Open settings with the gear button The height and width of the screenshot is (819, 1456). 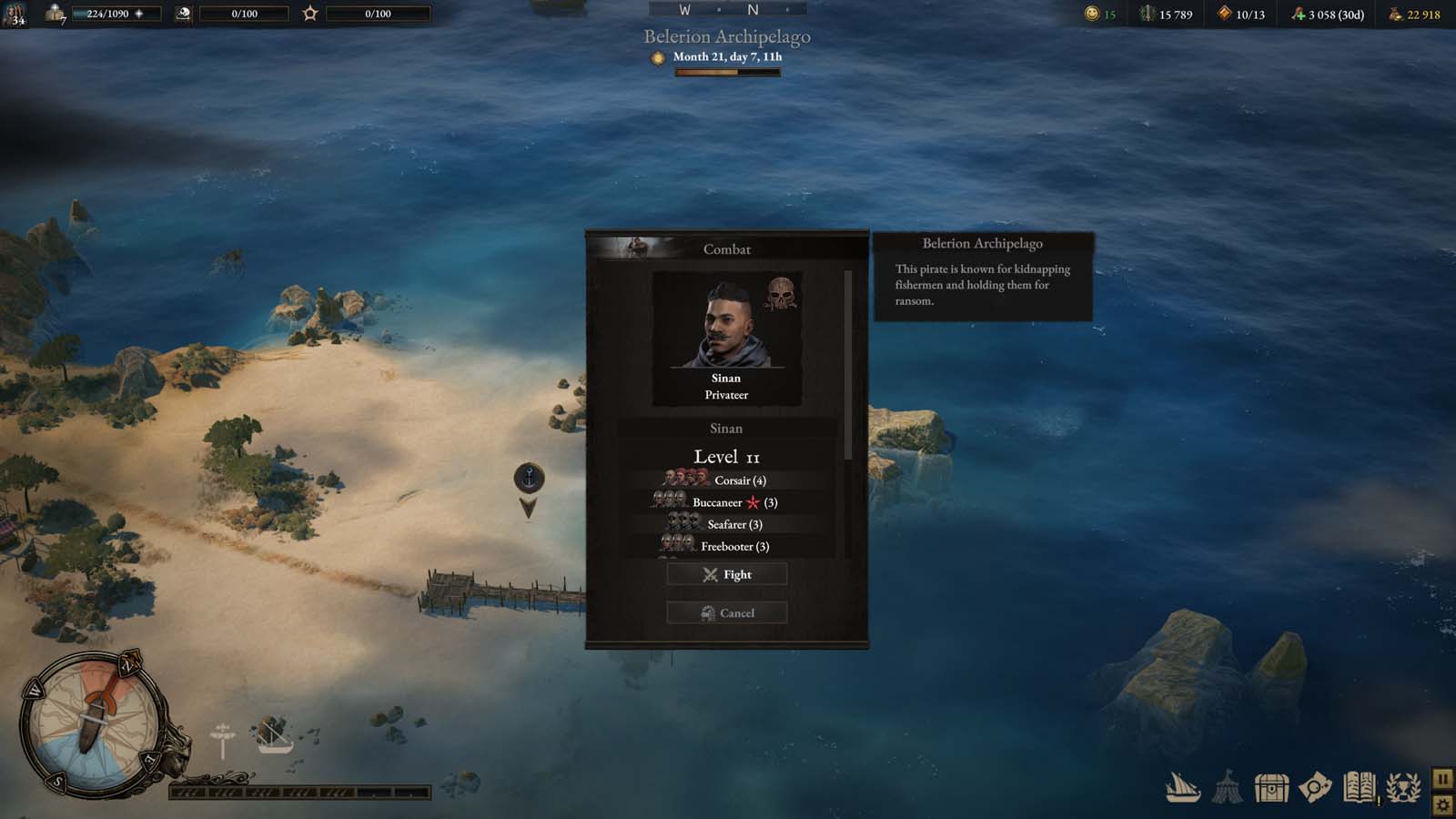[x=1442, y=804]
